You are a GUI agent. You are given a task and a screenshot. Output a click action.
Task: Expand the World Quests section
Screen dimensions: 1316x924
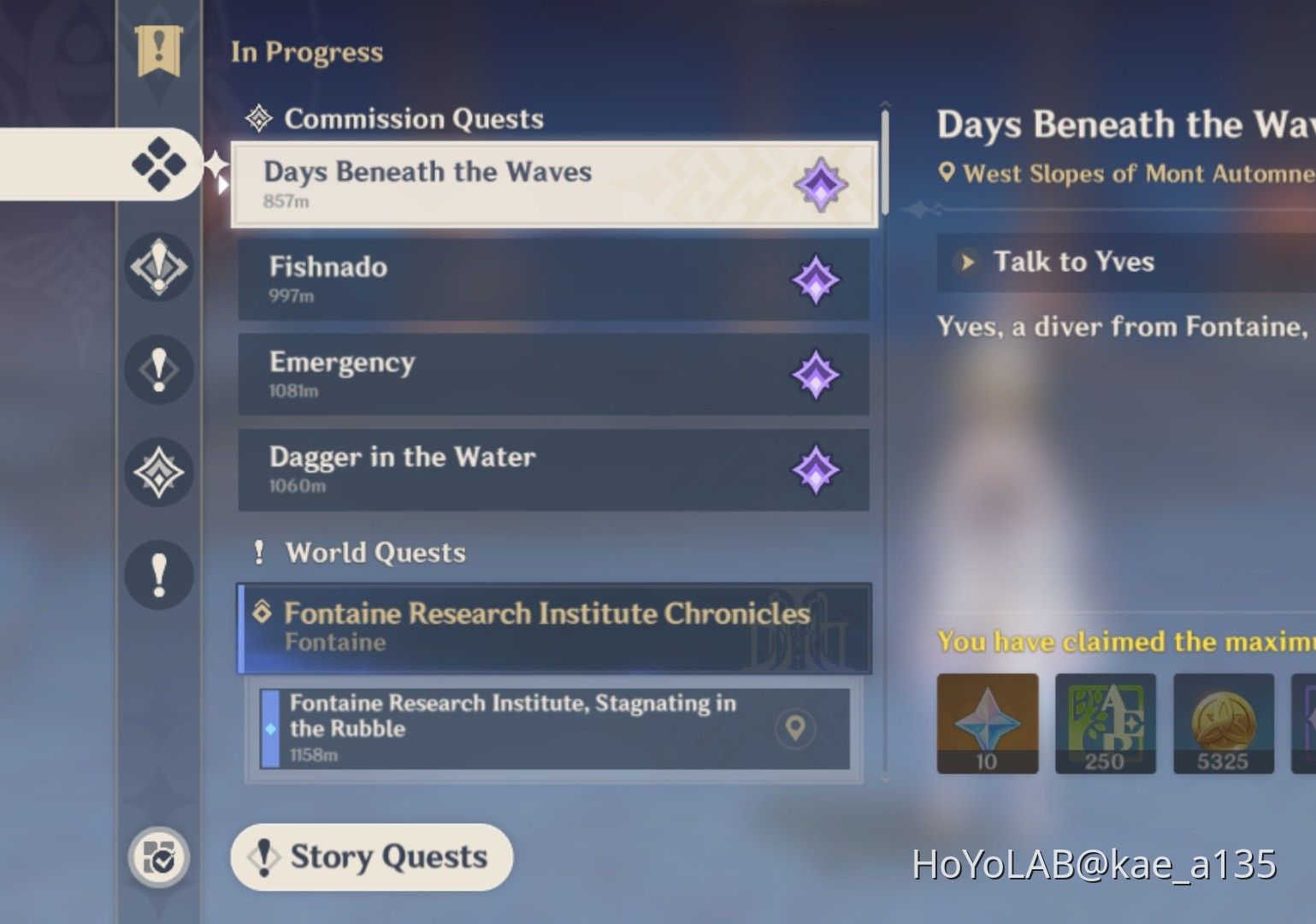coord(375,552)
